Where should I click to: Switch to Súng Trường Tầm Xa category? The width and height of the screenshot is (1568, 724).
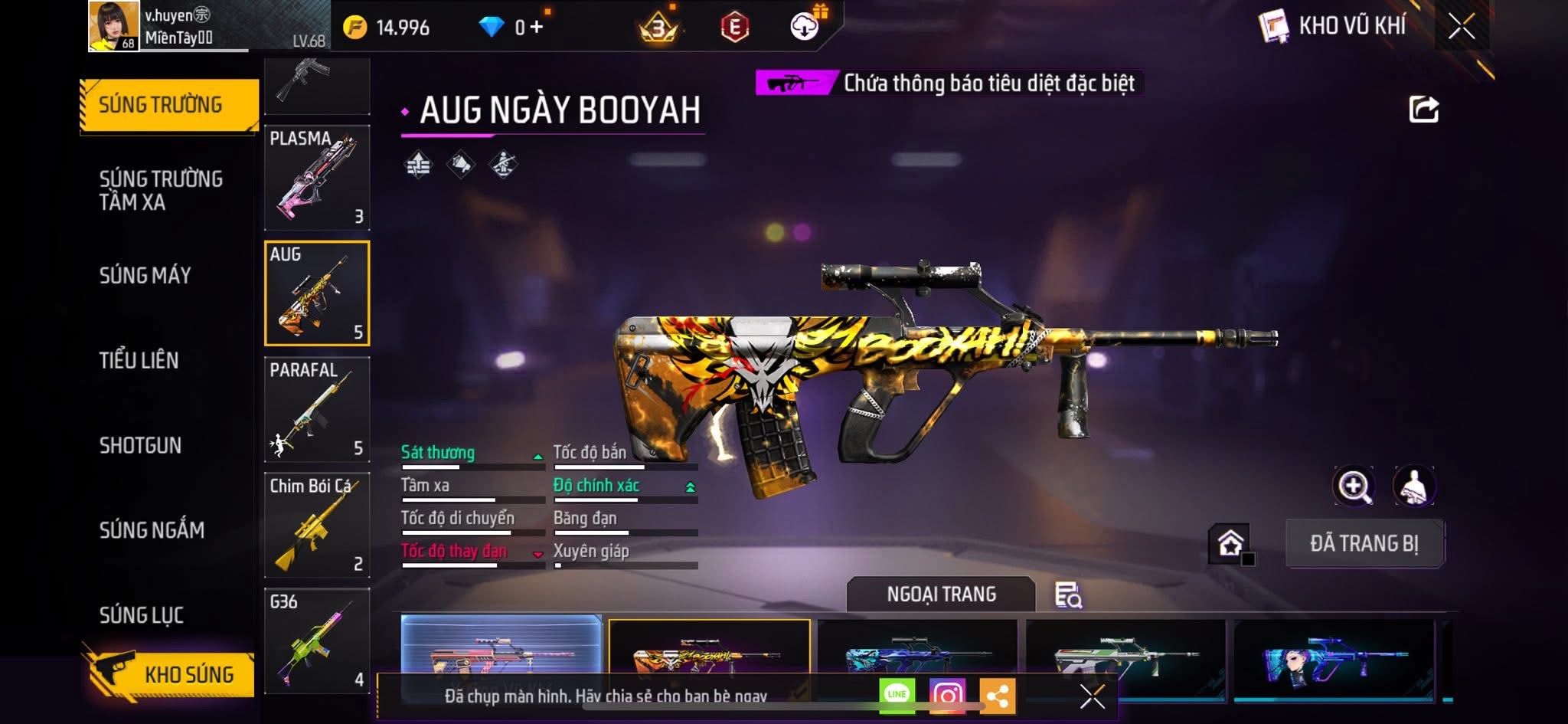pyautogui.click(x=161, y=190)
